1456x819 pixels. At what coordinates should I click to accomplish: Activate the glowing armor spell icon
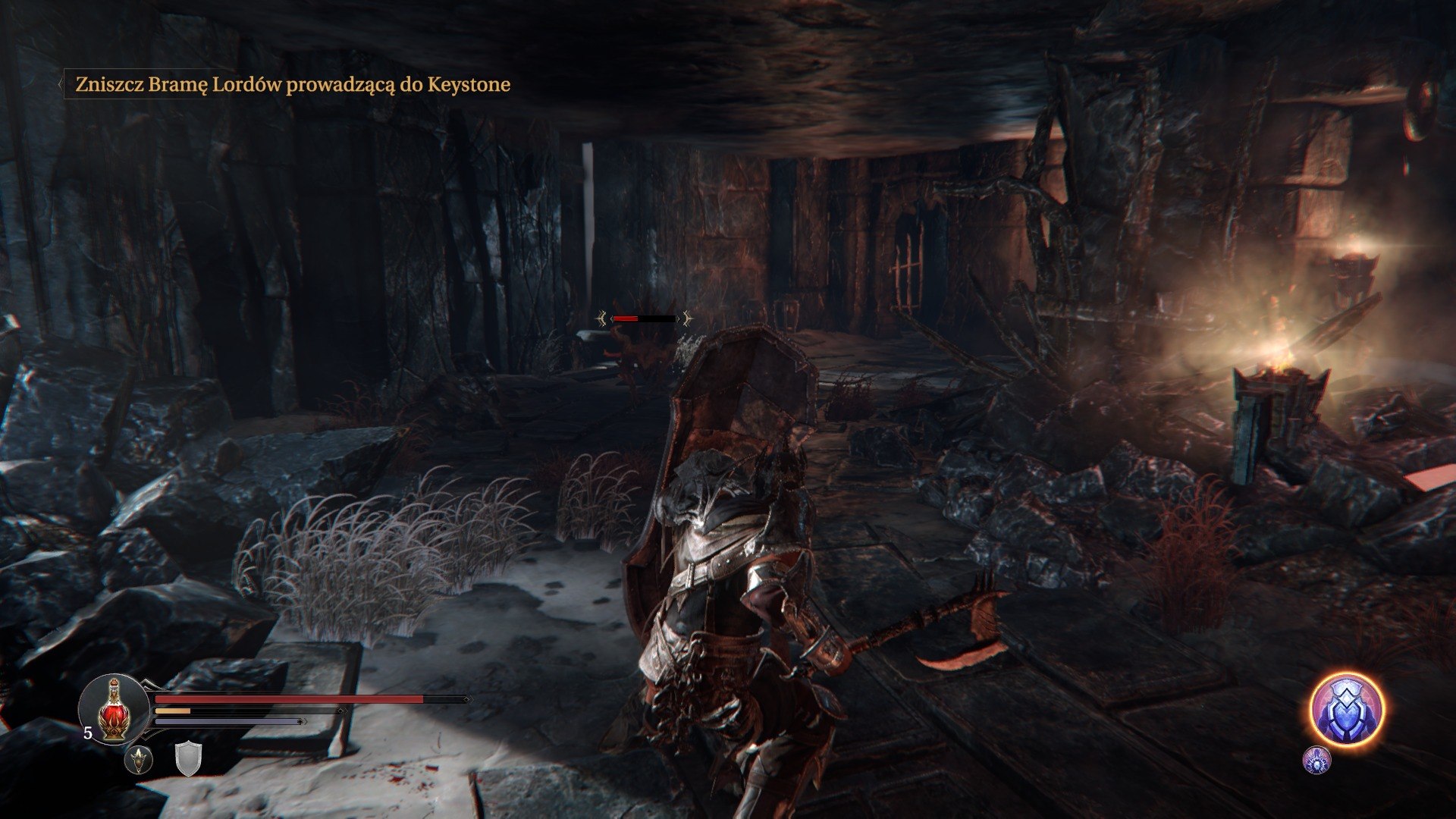click(x=1346, y=710)
